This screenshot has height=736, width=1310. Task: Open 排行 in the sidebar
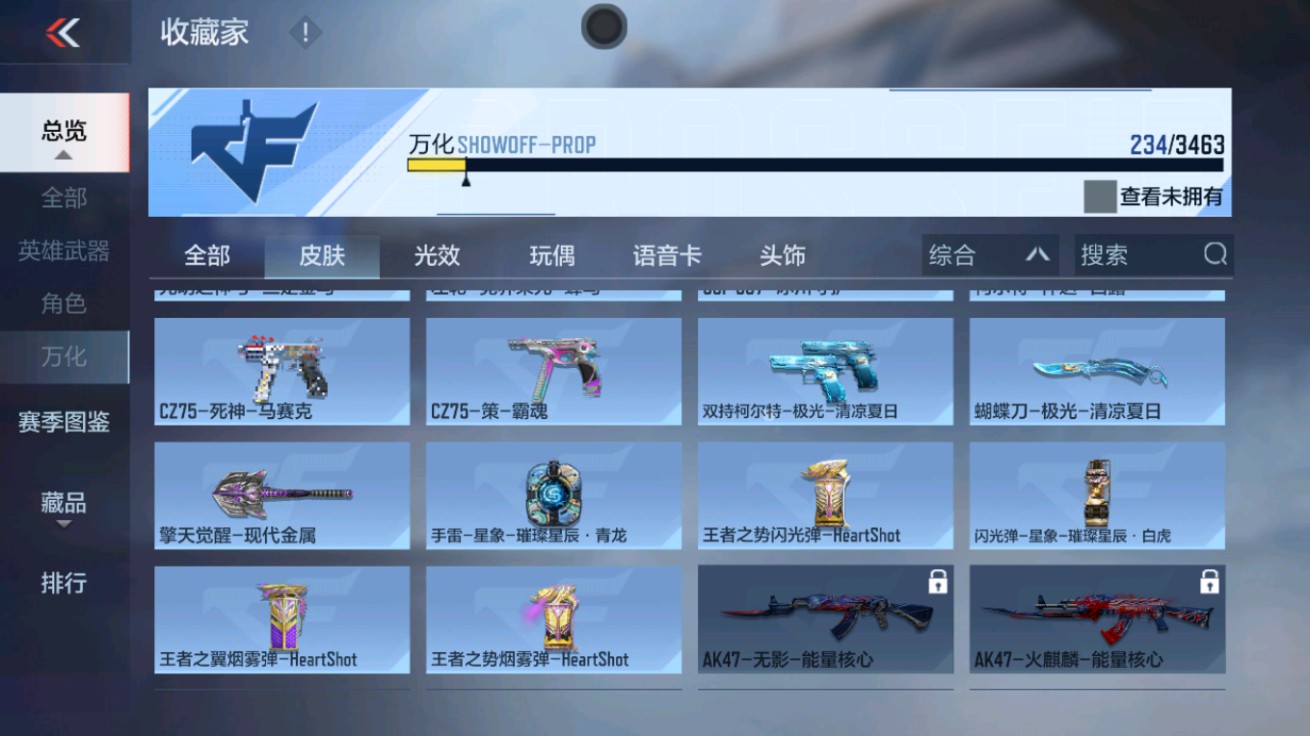pos(64,583)
